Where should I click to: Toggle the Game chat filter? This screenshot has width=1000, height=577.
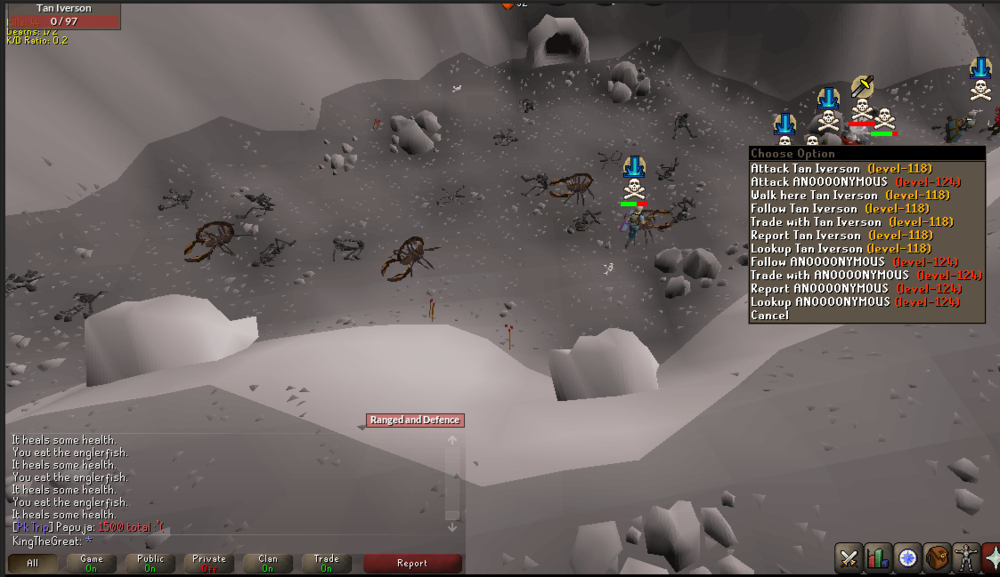91,563
